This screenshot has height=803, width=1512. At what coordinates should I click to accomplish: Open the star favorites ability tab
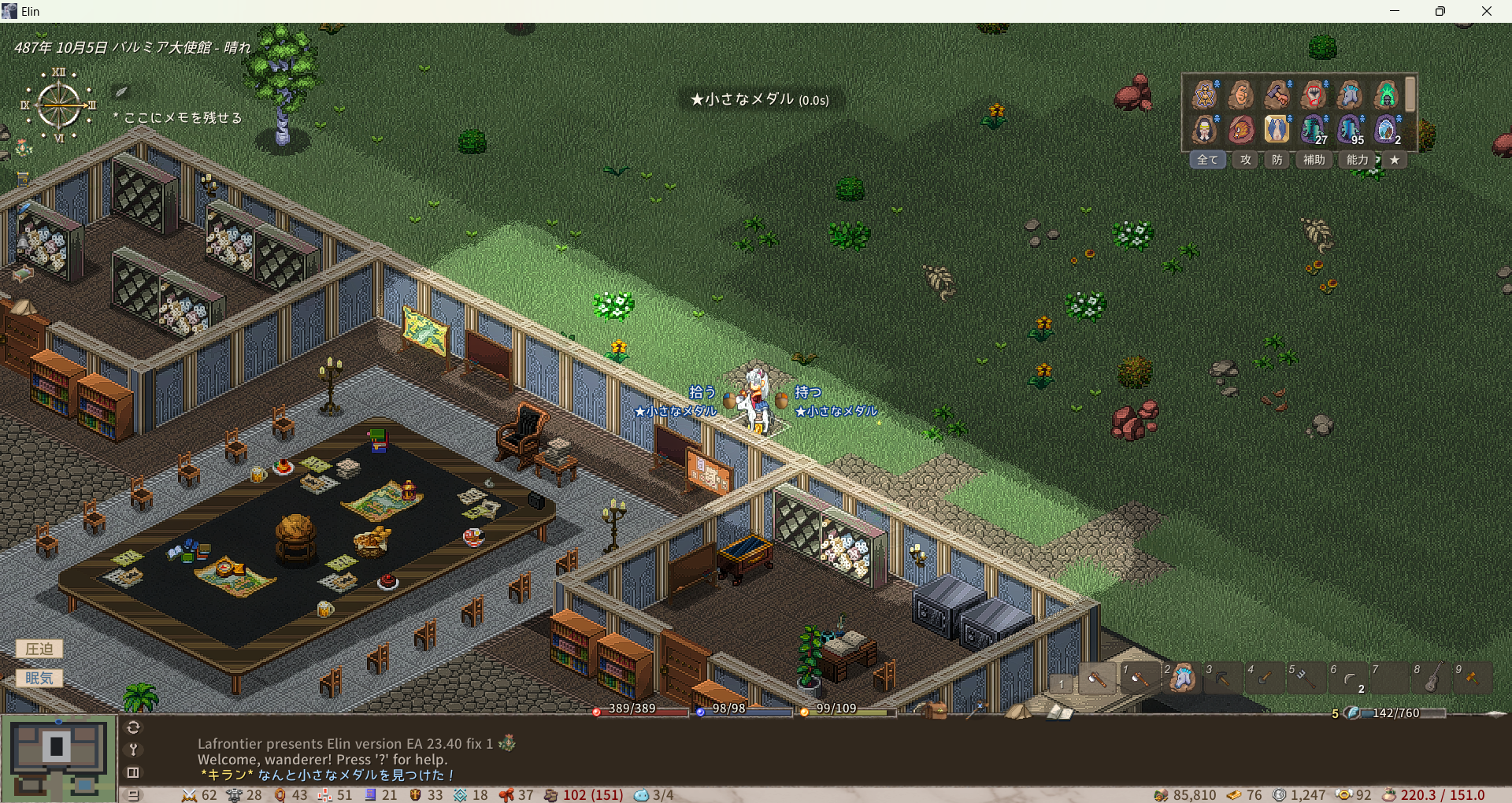1395,160
